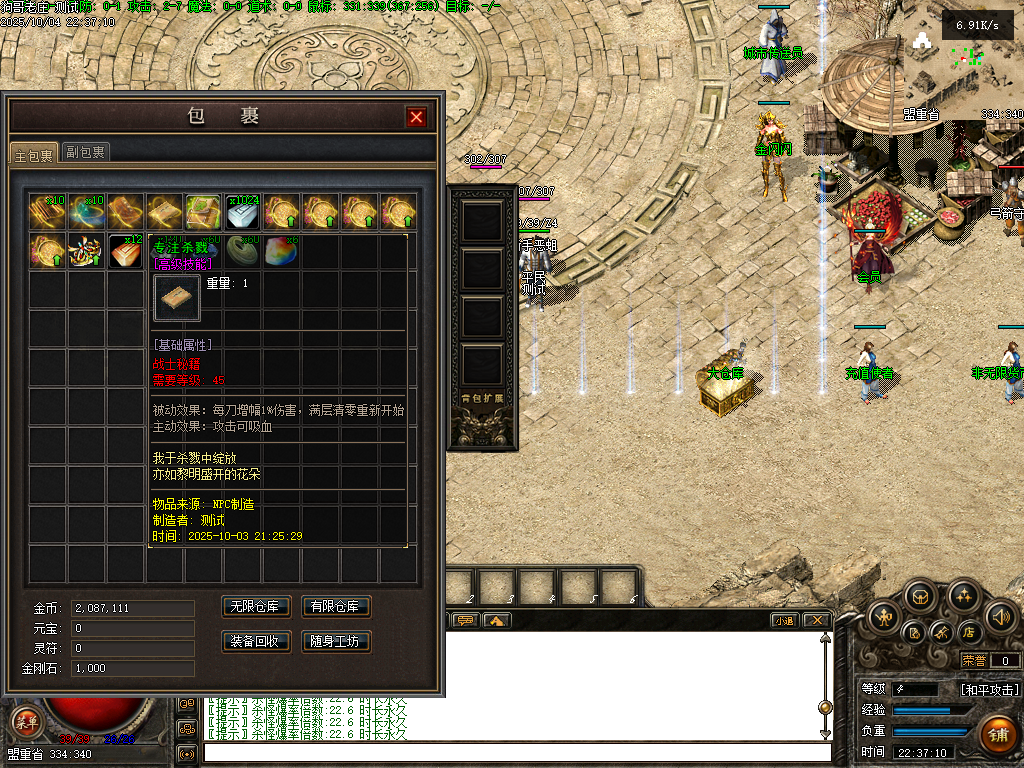Pick the orange brick item x12
The height and width of the screenshot is (768, 1024).
pyautogui.click(x=125, y=251)
